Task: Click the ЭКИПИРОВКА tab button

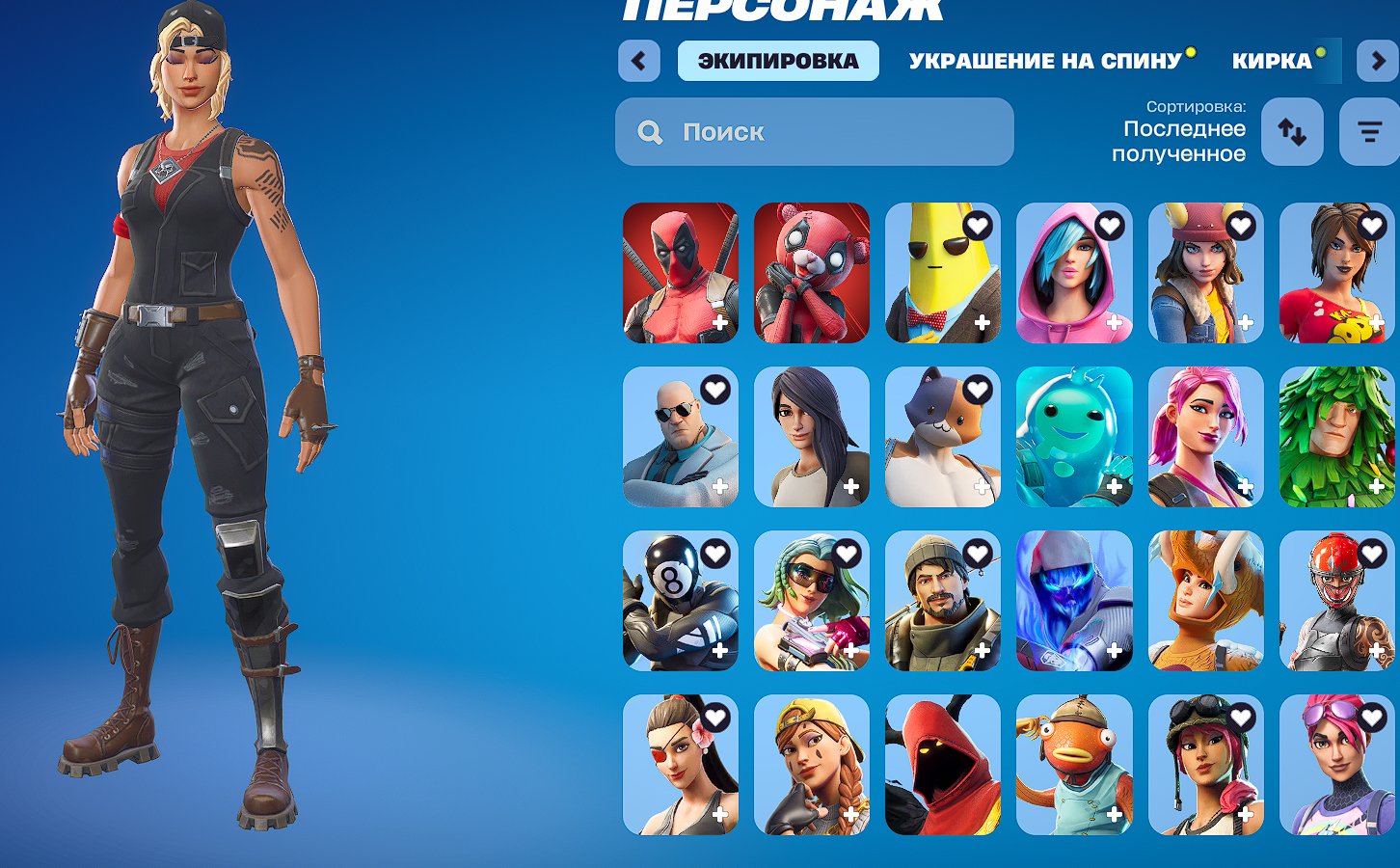Action: 777,60
